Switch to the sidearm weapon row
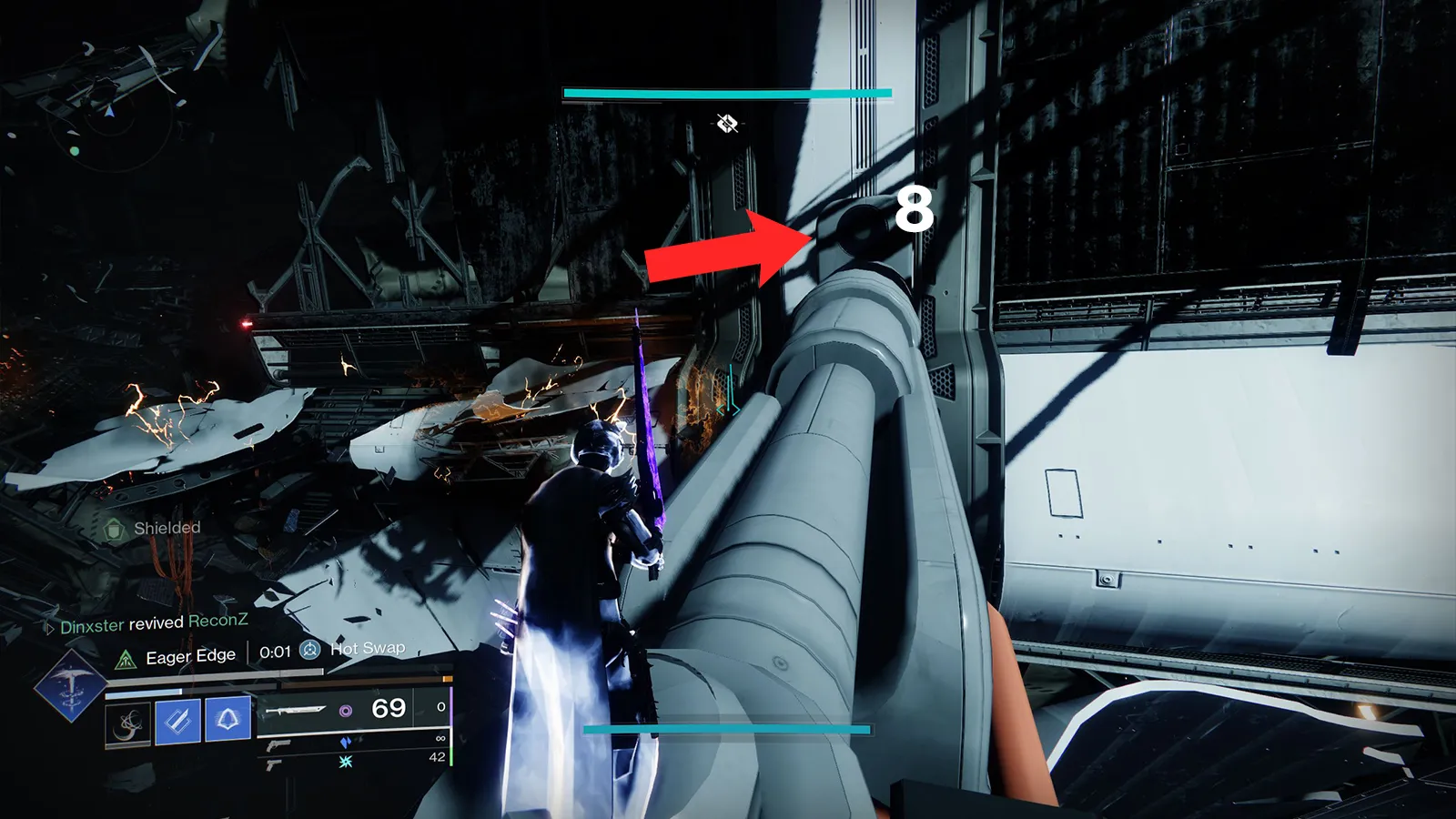 click(273, 765)
